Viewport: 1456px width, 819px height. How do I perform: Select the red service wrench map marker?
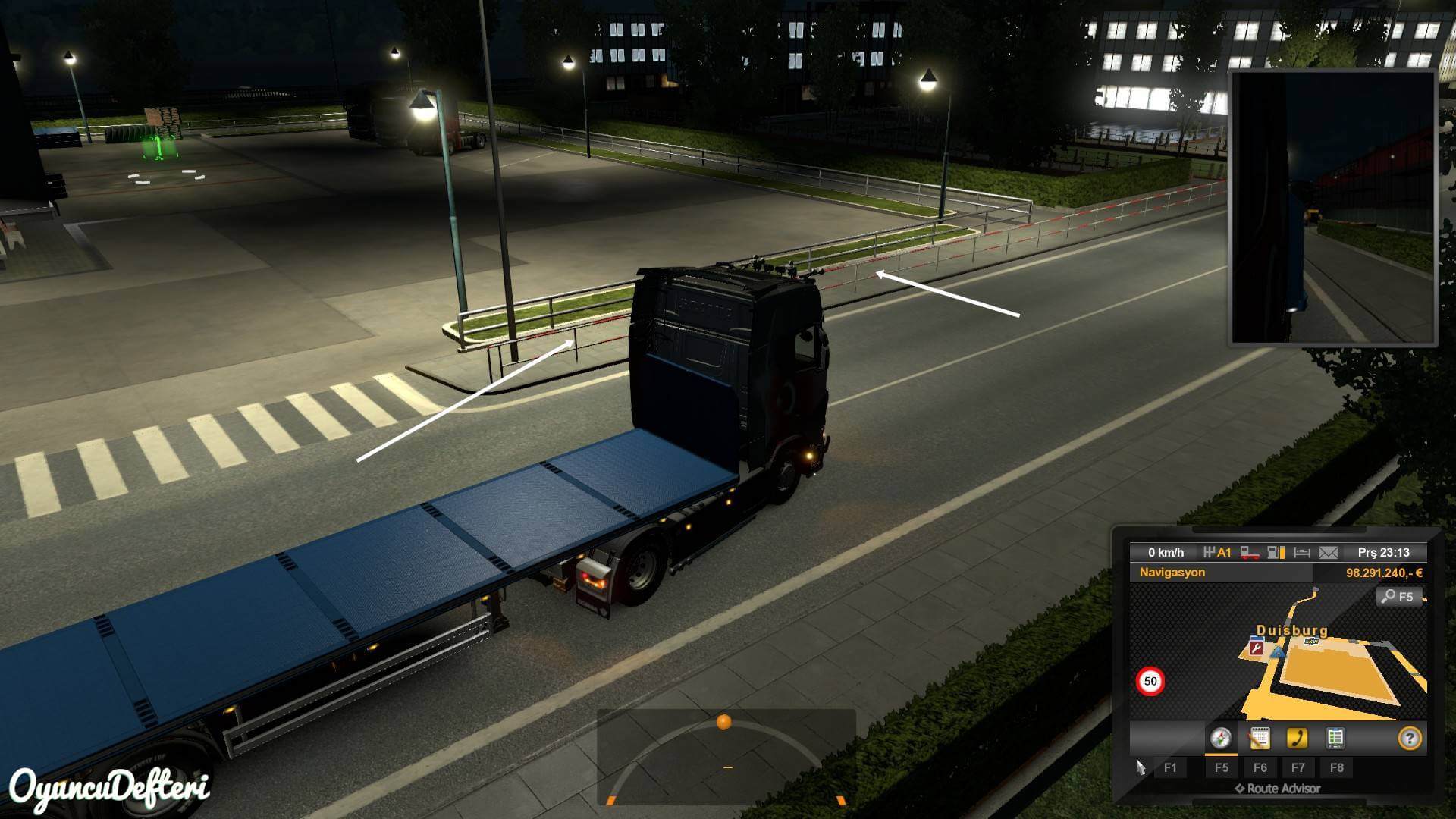coord(1256,648)
